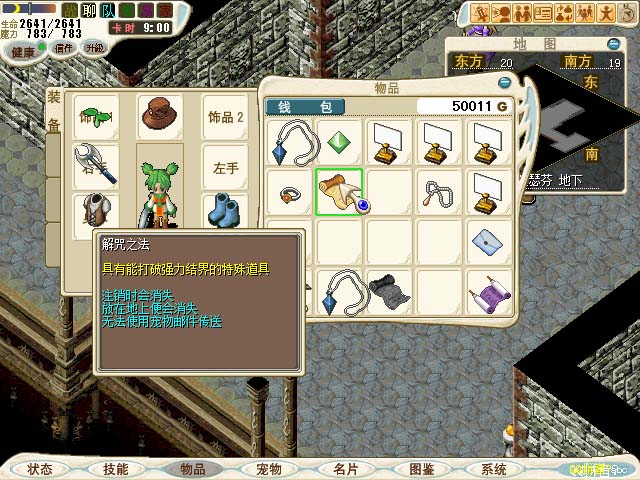Image resolution: width=640 pixels, height=480 pixels.
Task: Click the 健康 health status button
Action: tap(24, 50)
